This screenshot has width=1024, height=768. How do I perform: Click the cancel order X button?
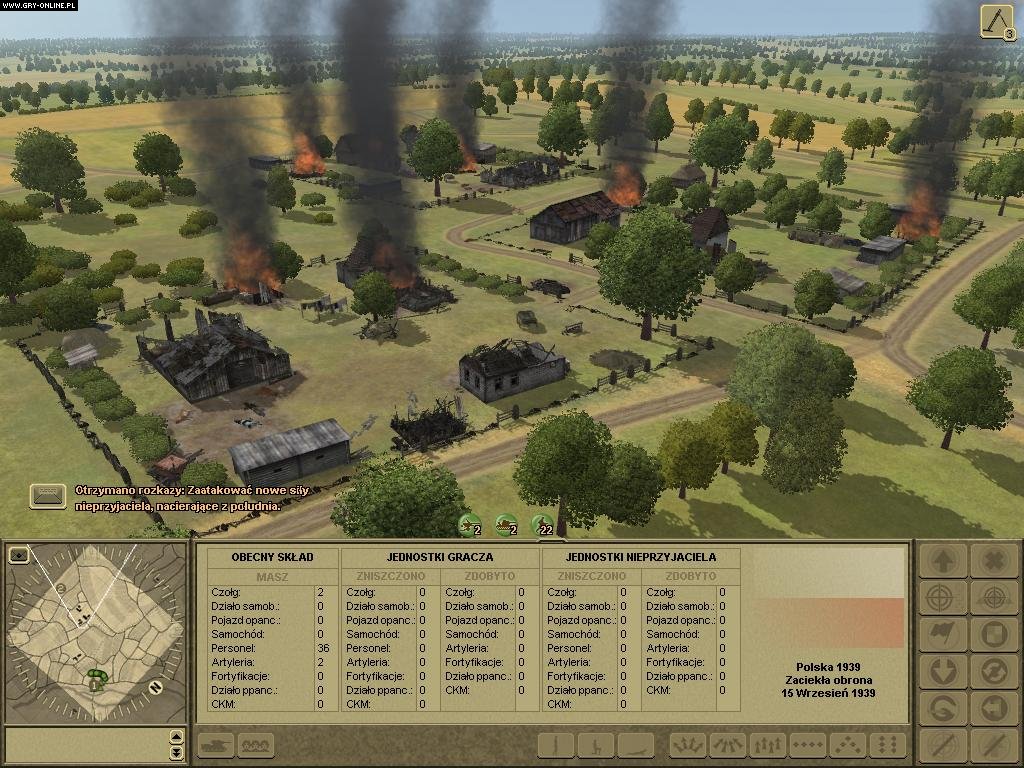(992, 561)
